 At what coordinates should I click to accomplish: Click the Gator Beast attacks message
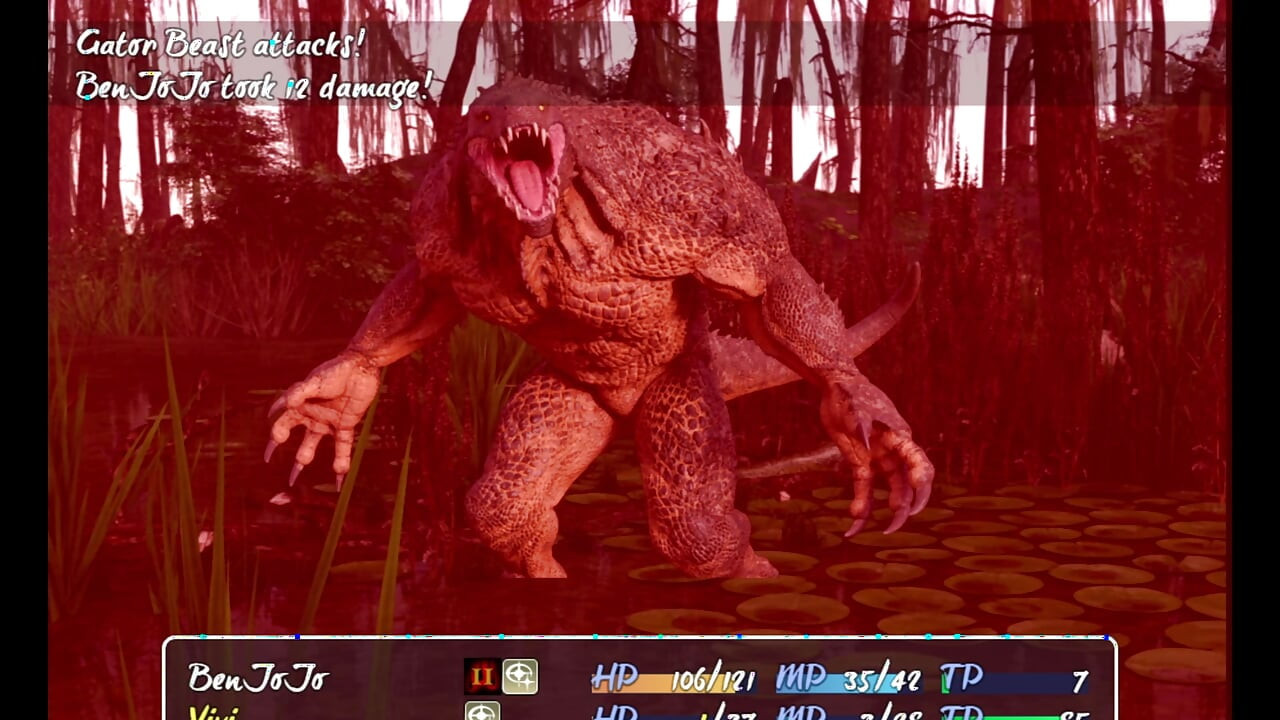[x=222, y=44]
